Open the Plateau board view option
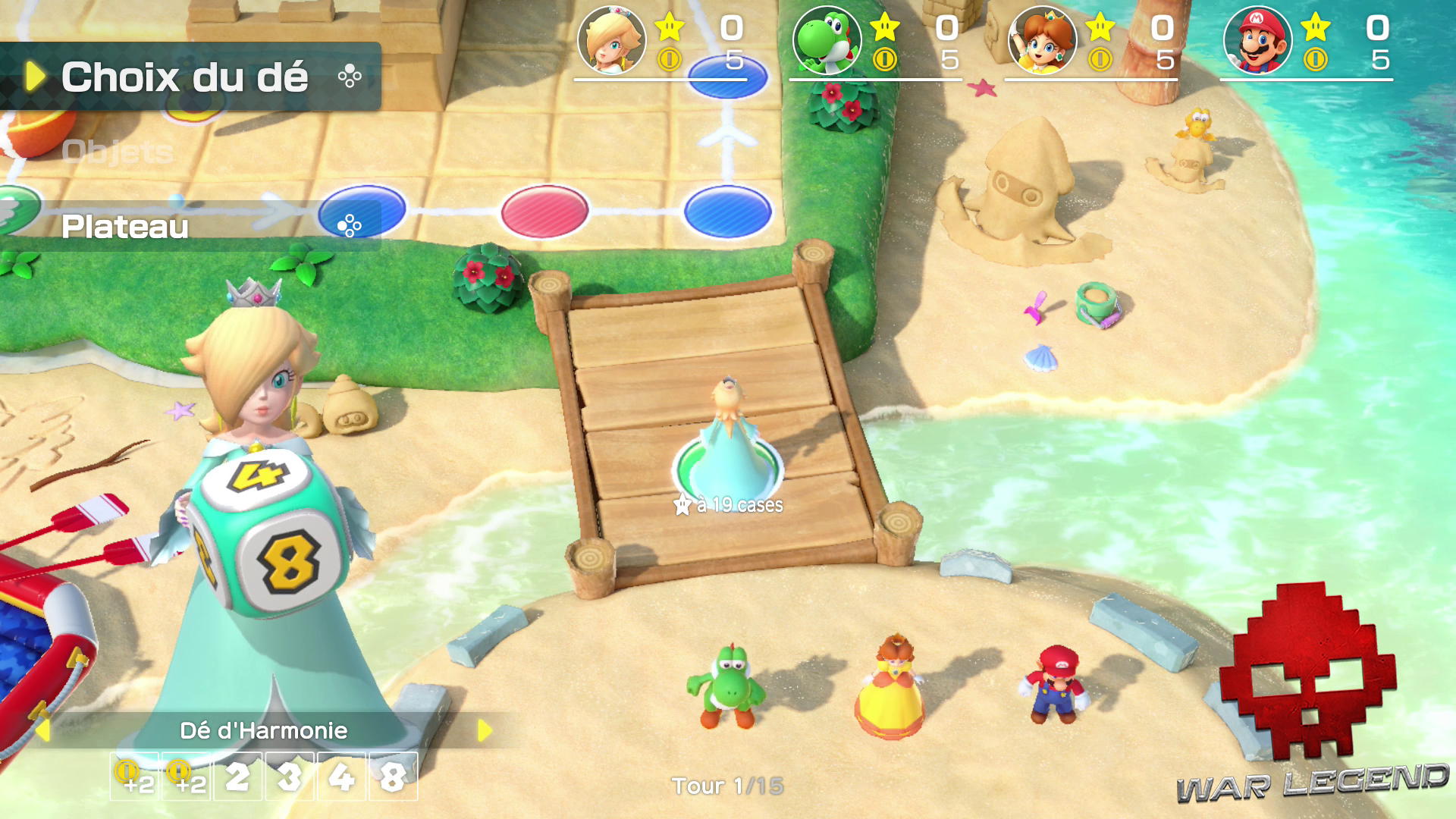This screenshot has height=819, width=1456. click(x=125, y=227)
